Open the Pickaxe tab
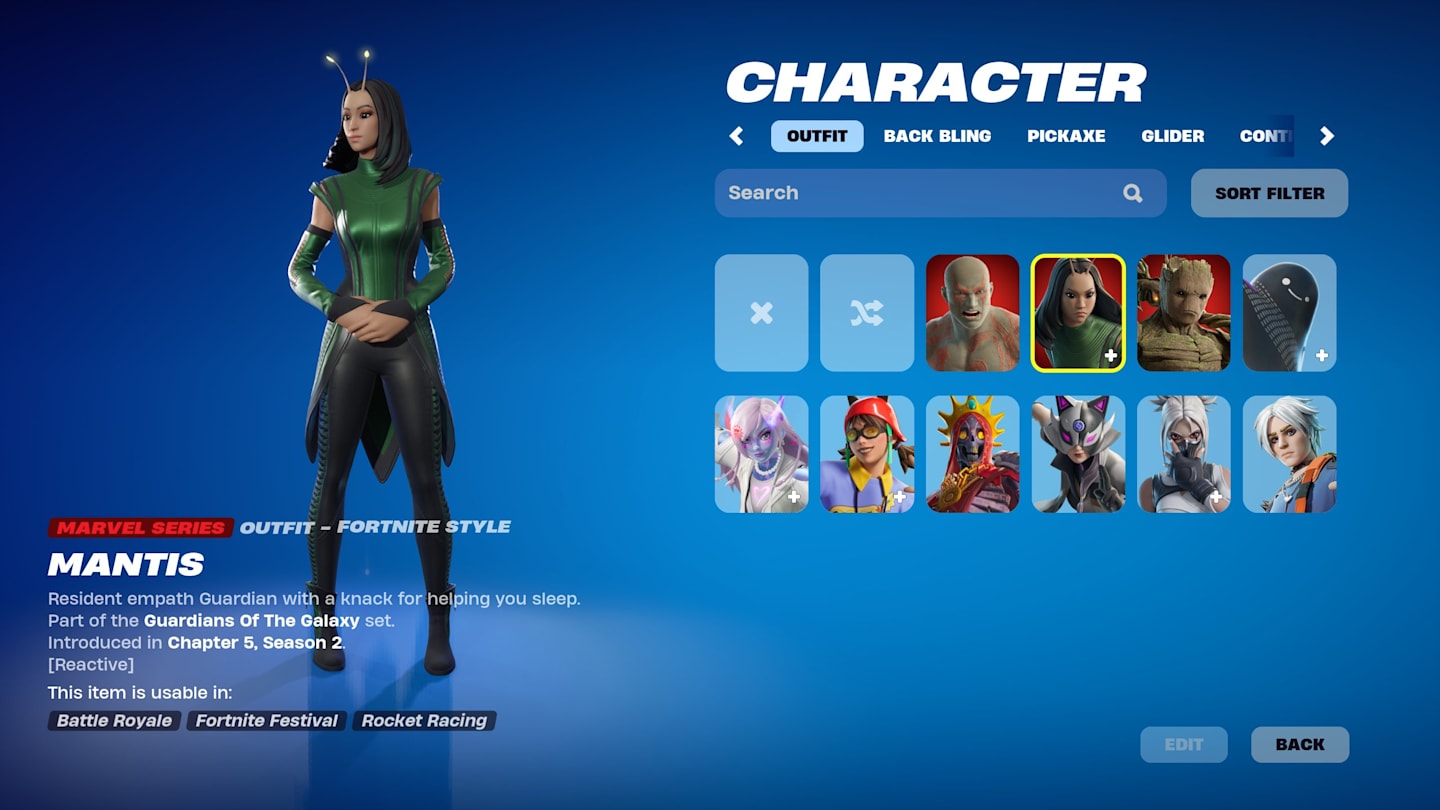This screenshot has width=1440, height=810. (x=1066, y=136)
